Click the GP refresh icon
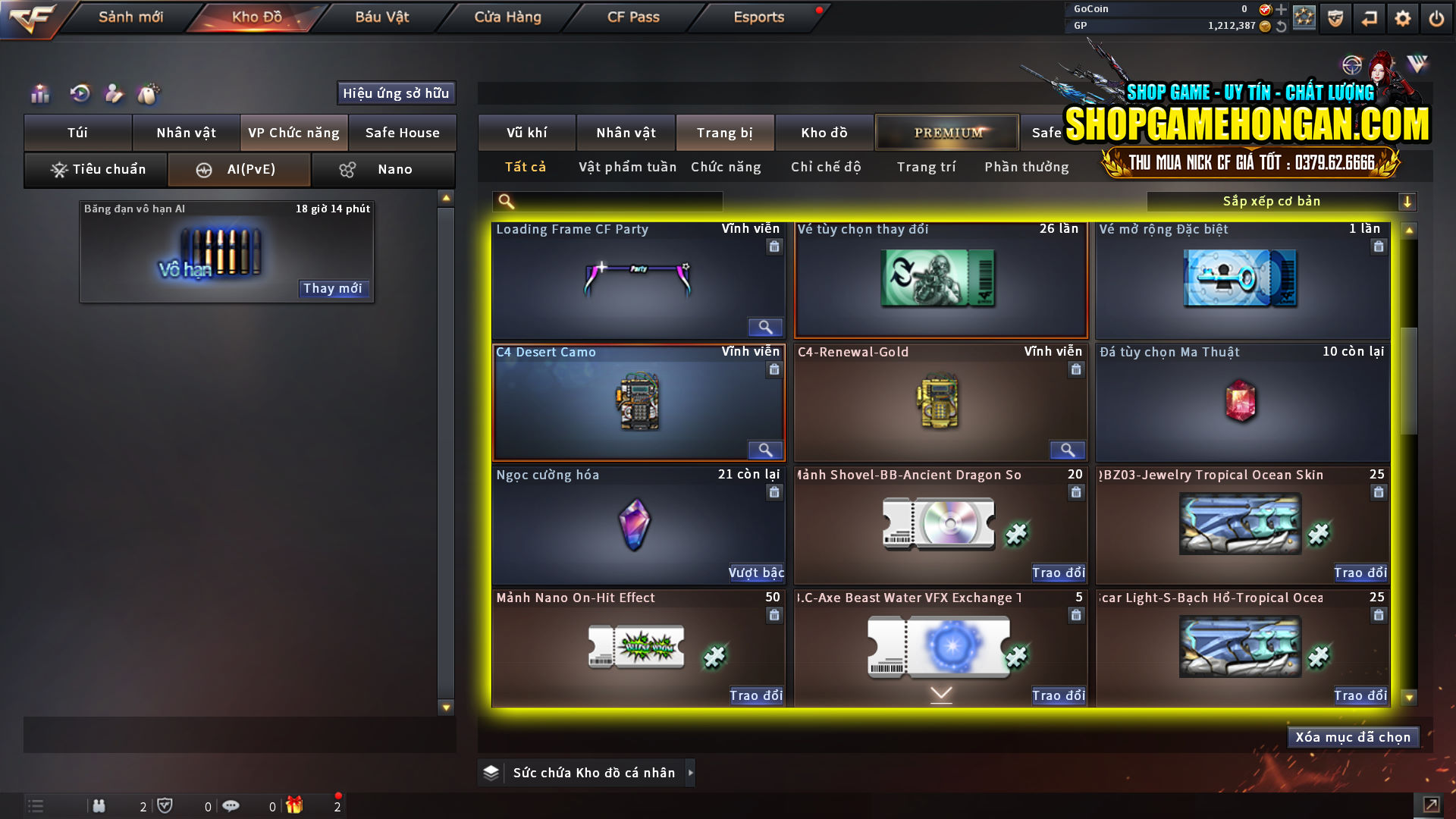The image size is (1456, 819). (1282, 26)
